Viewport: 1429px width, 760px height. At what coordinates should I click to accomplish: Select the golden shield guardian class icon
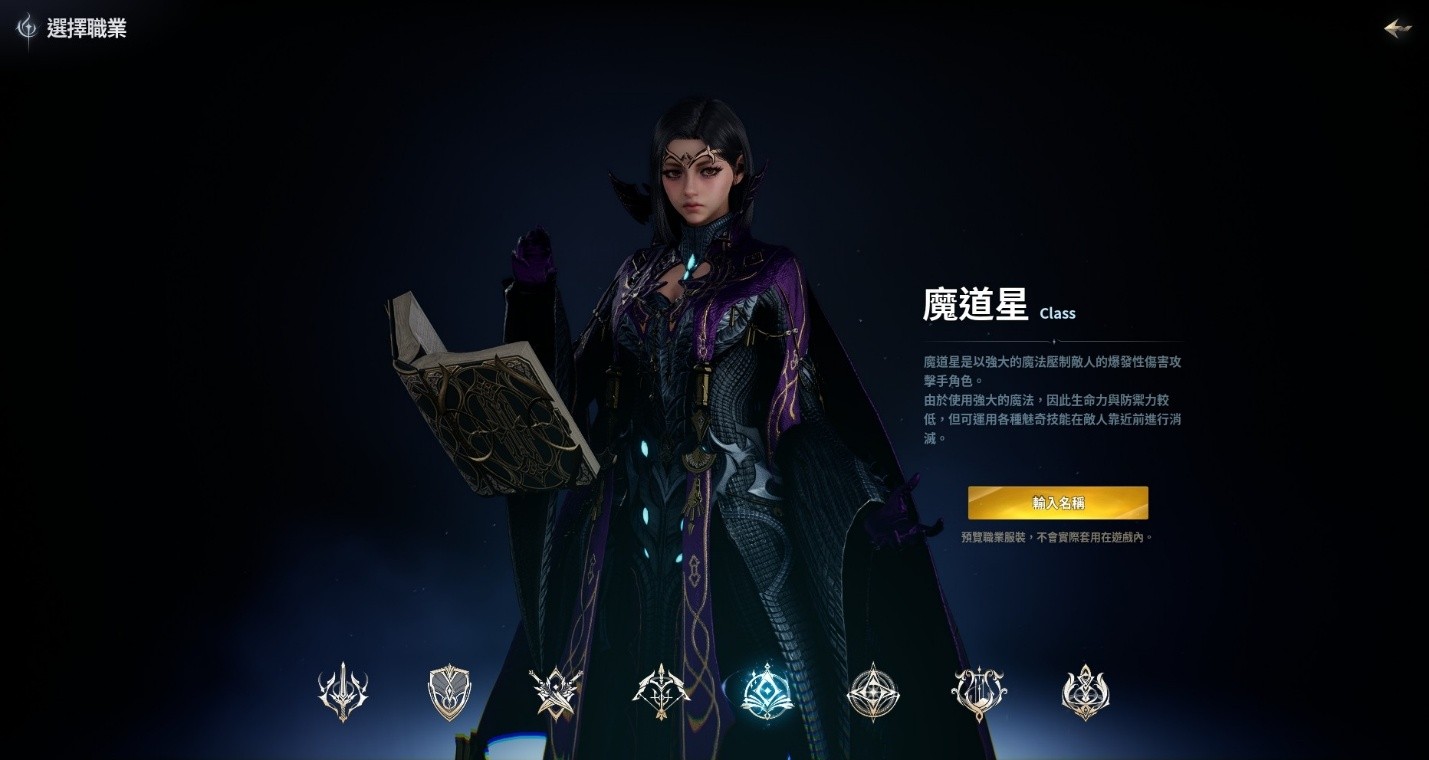click(x=449, y=689)
